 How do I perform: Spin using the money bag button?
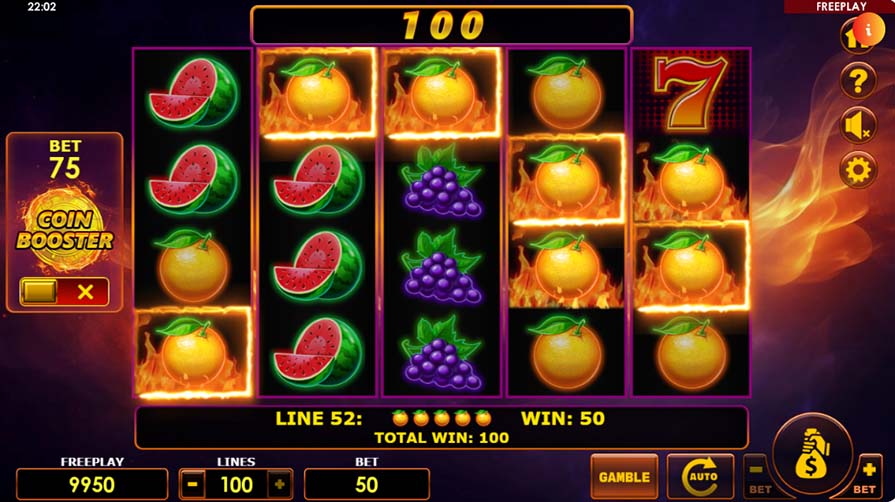811,457
